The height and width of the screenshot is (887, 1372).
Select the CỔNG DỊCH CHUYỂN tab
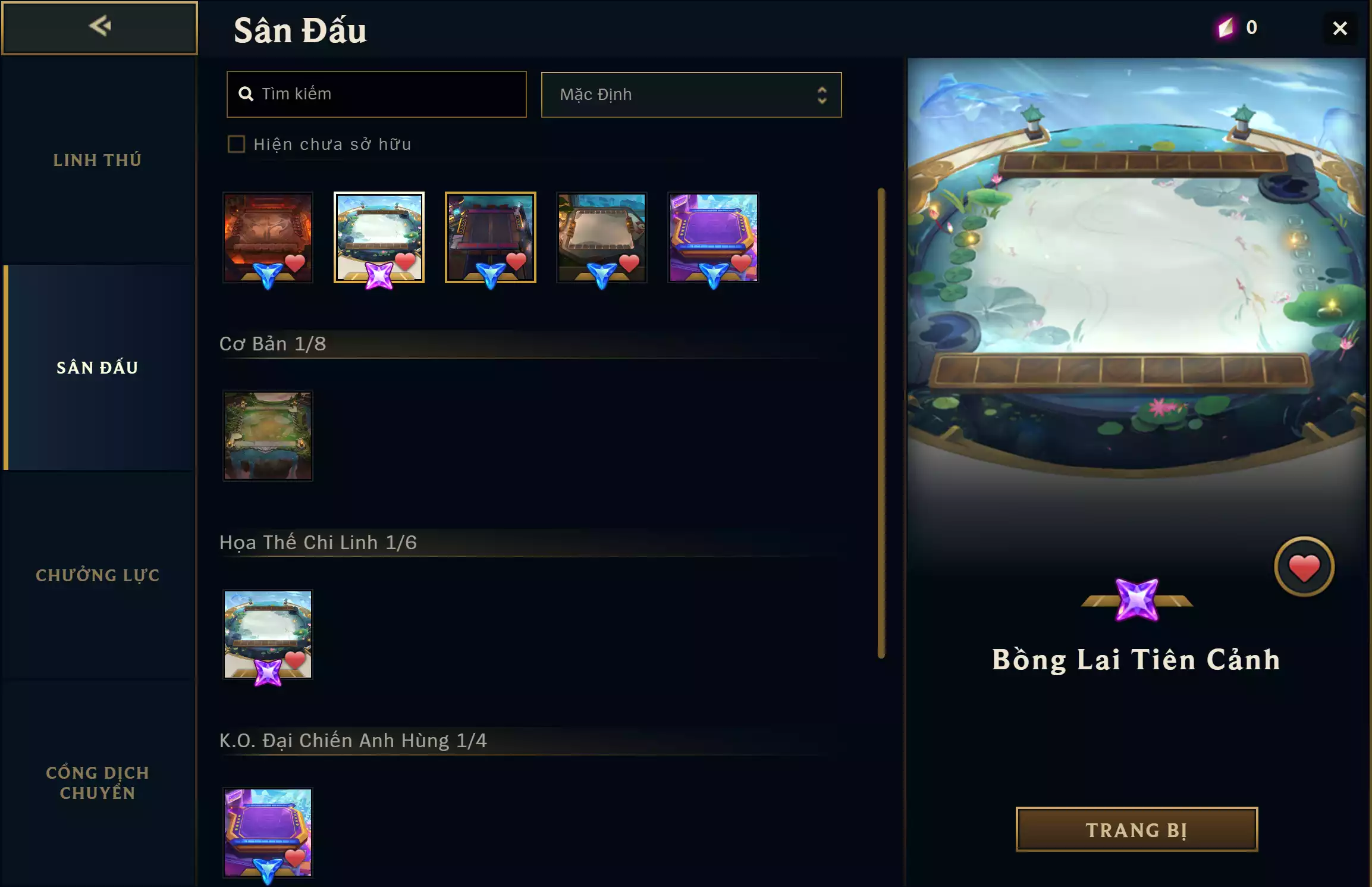[98, 782]
